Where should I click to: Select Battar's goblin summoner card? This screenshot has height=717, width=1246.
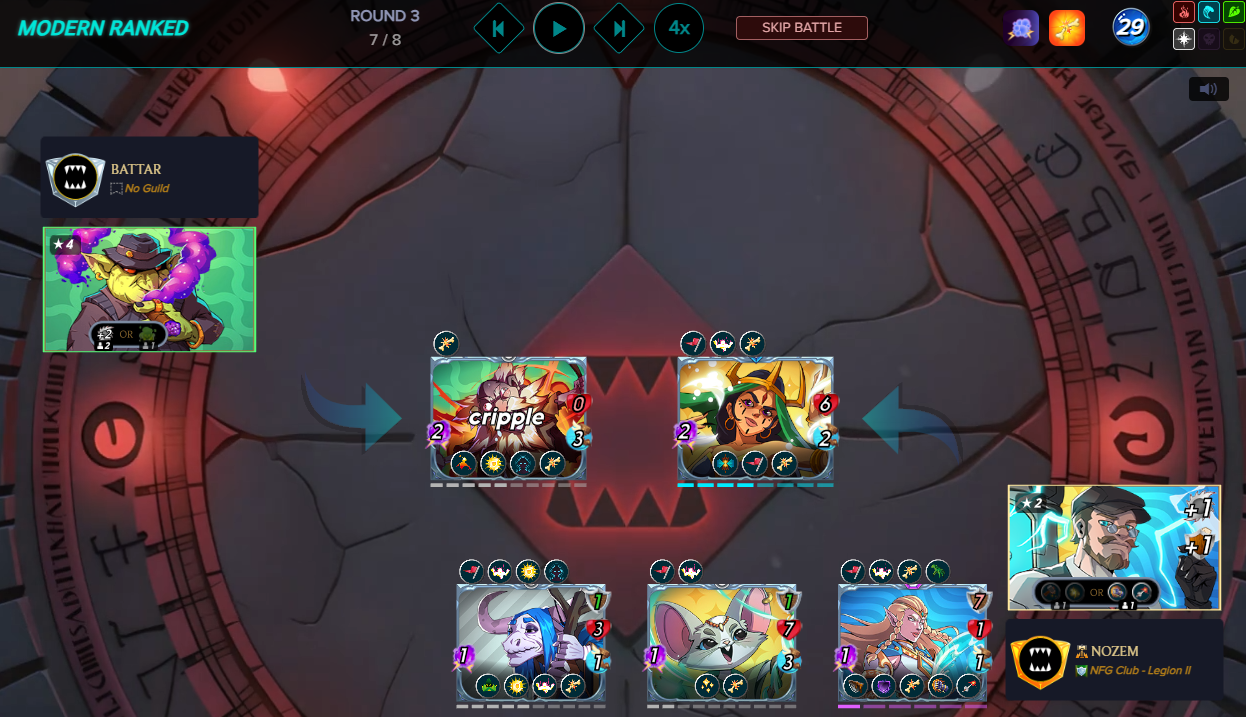(150, 289)
